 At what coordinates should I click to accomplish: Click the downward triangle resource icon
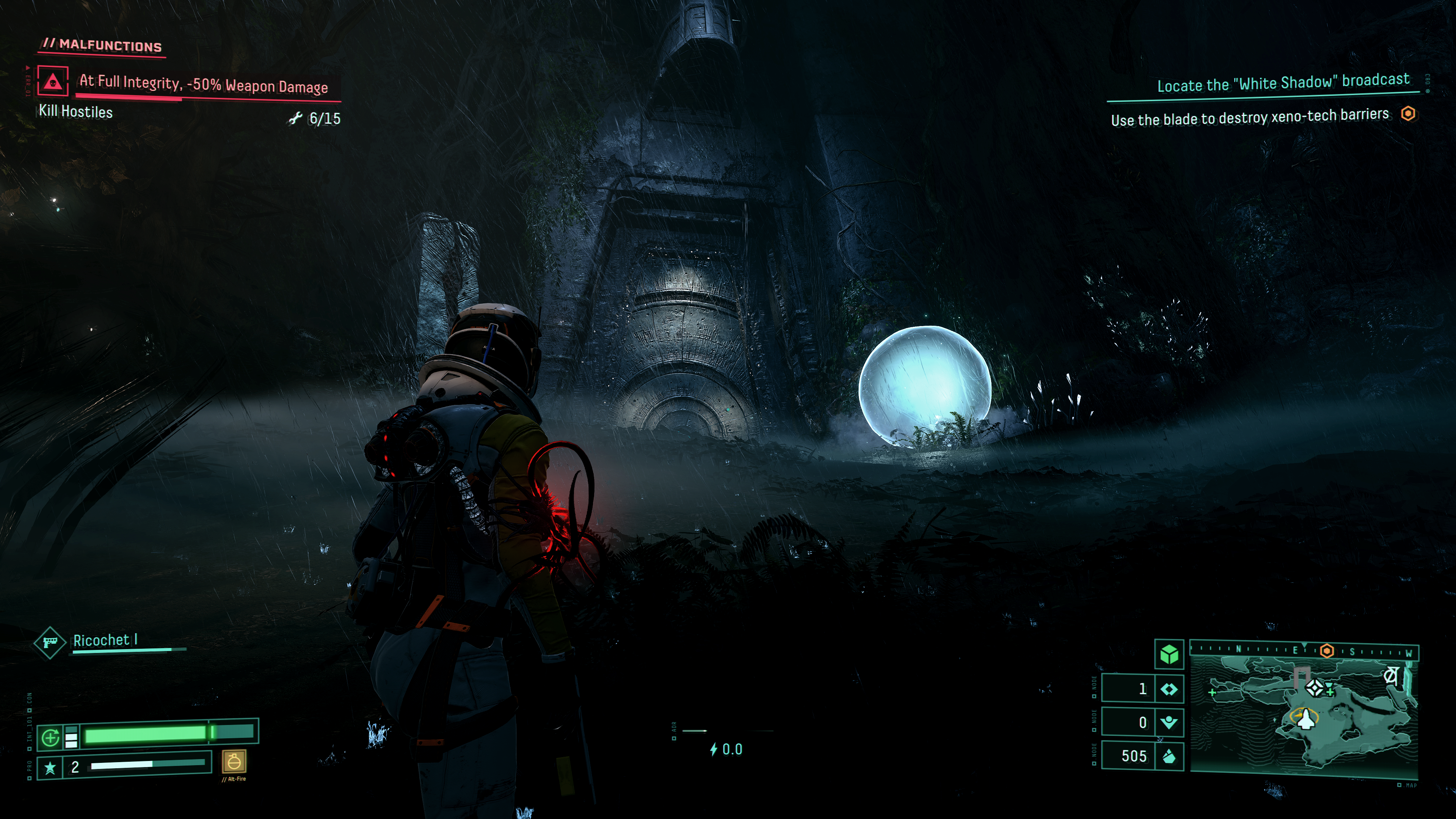(x=1169, y=722)
